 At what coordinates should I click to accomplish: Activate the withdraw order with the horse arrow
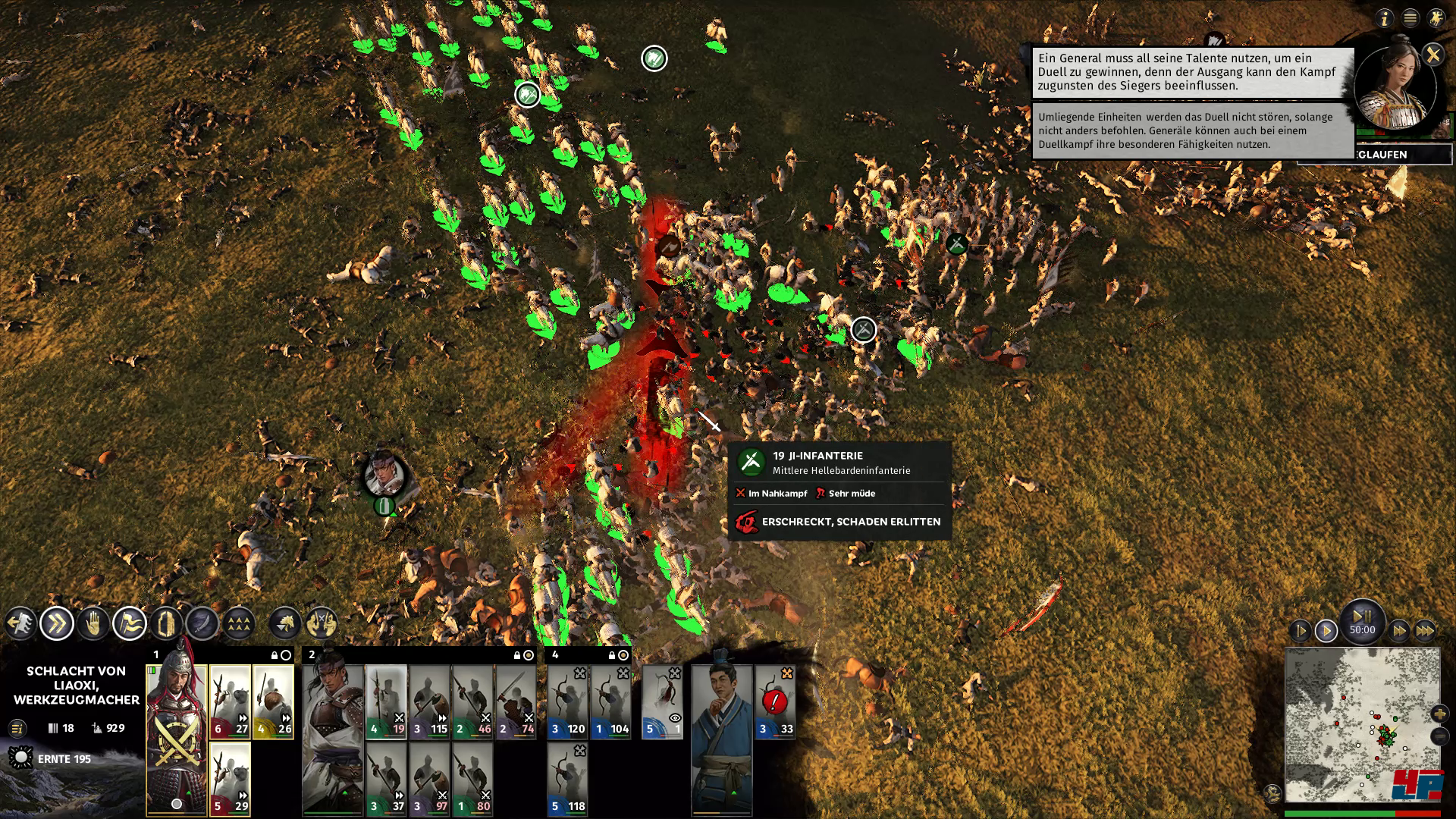(20, 624)
